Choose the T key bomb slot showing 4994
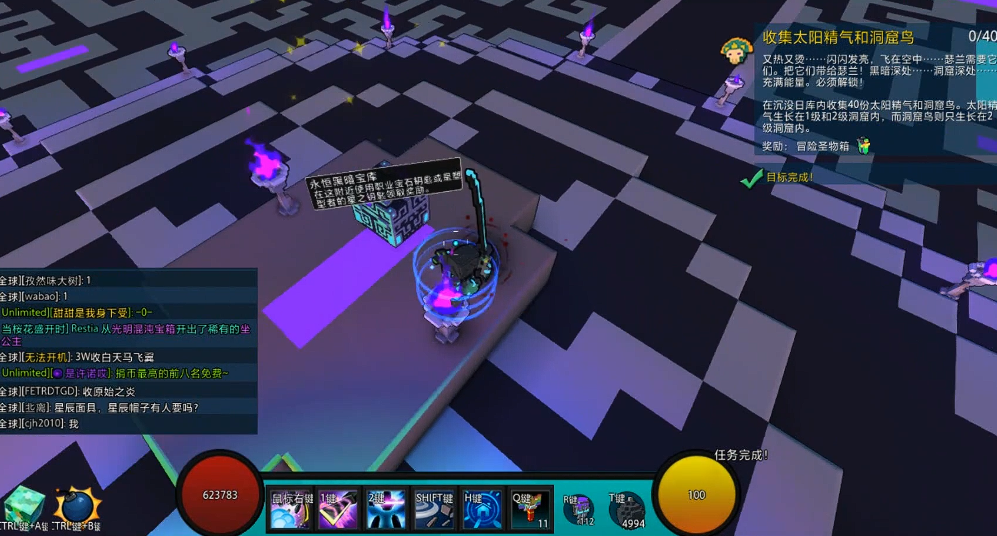This screenshot has height=536, width=997. pos(626,510)
